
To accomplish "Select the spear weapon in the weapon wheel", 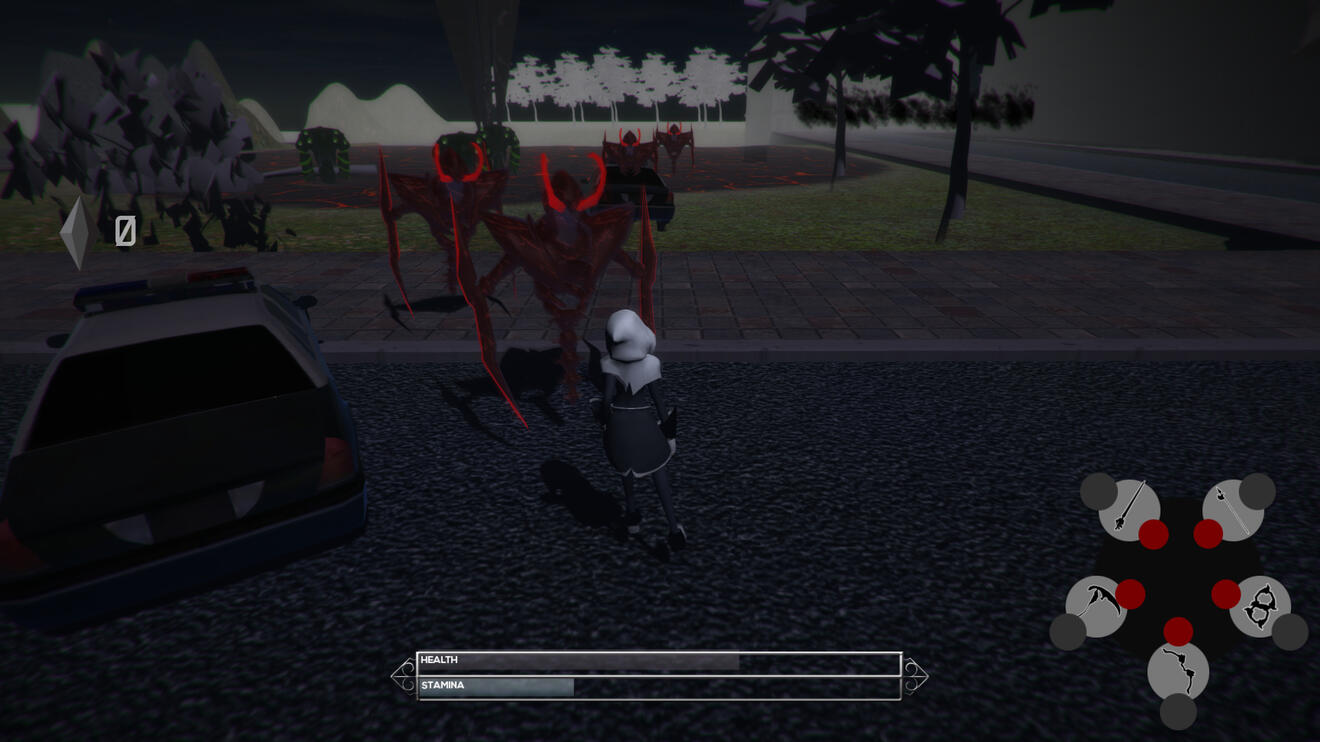I will 1126,509.
